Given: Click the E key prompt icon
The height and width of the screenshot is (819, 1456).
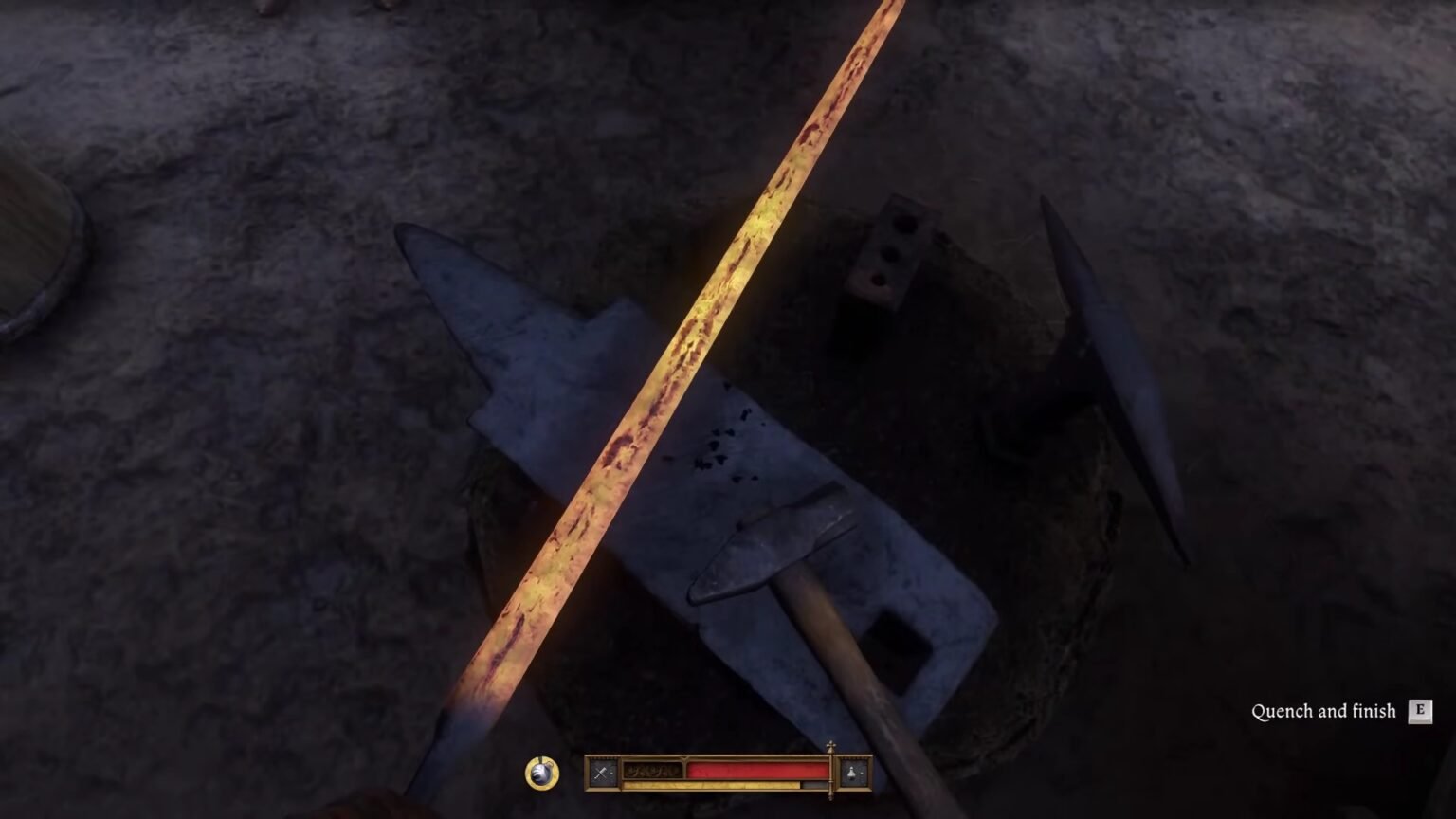Looking at the screenshot, I should click(1422, 710).
